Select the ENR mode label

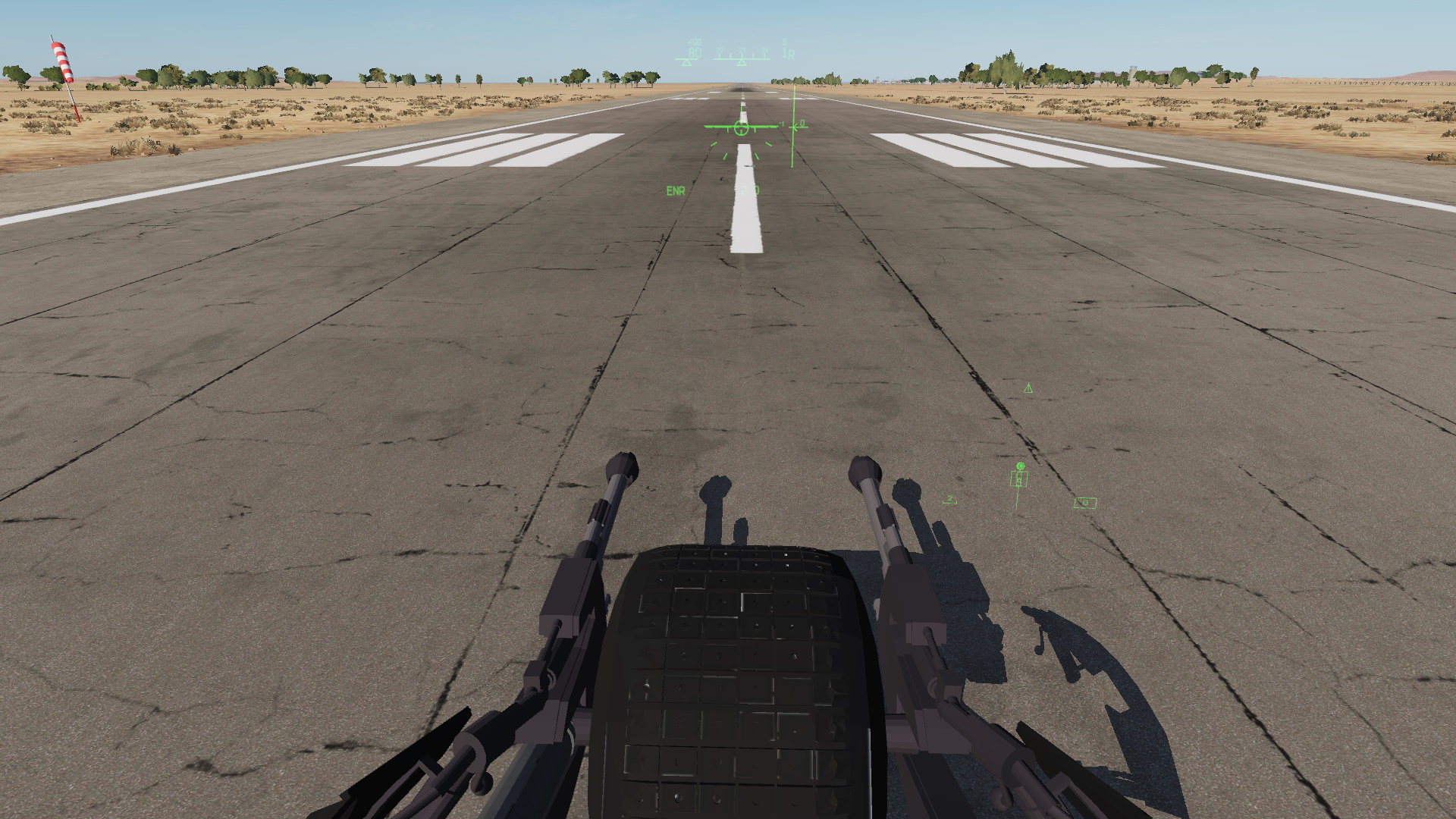click(676, 190)
